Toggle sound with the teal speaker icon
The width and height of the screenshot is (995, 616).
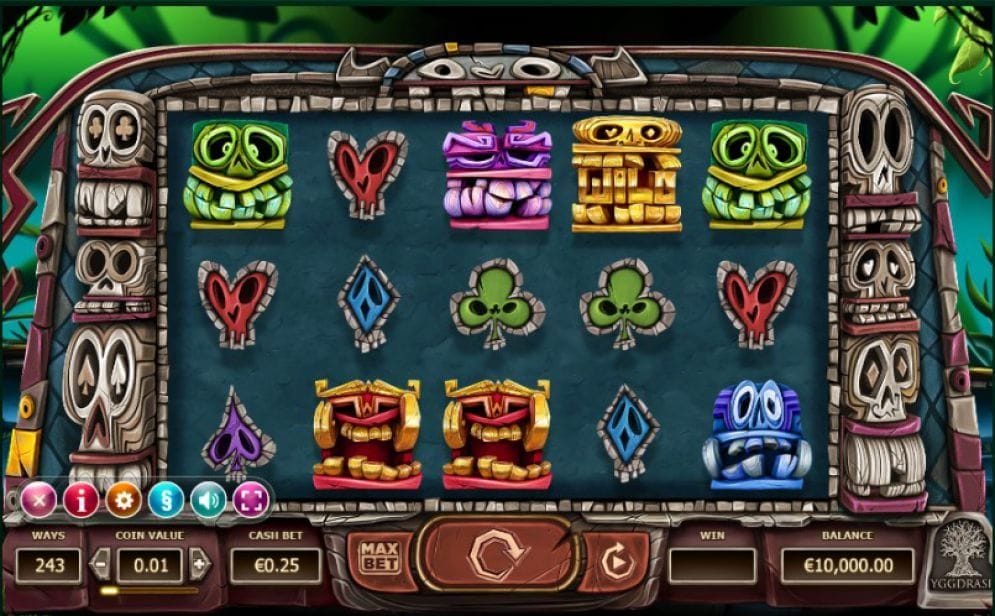(x=208, y=498)
